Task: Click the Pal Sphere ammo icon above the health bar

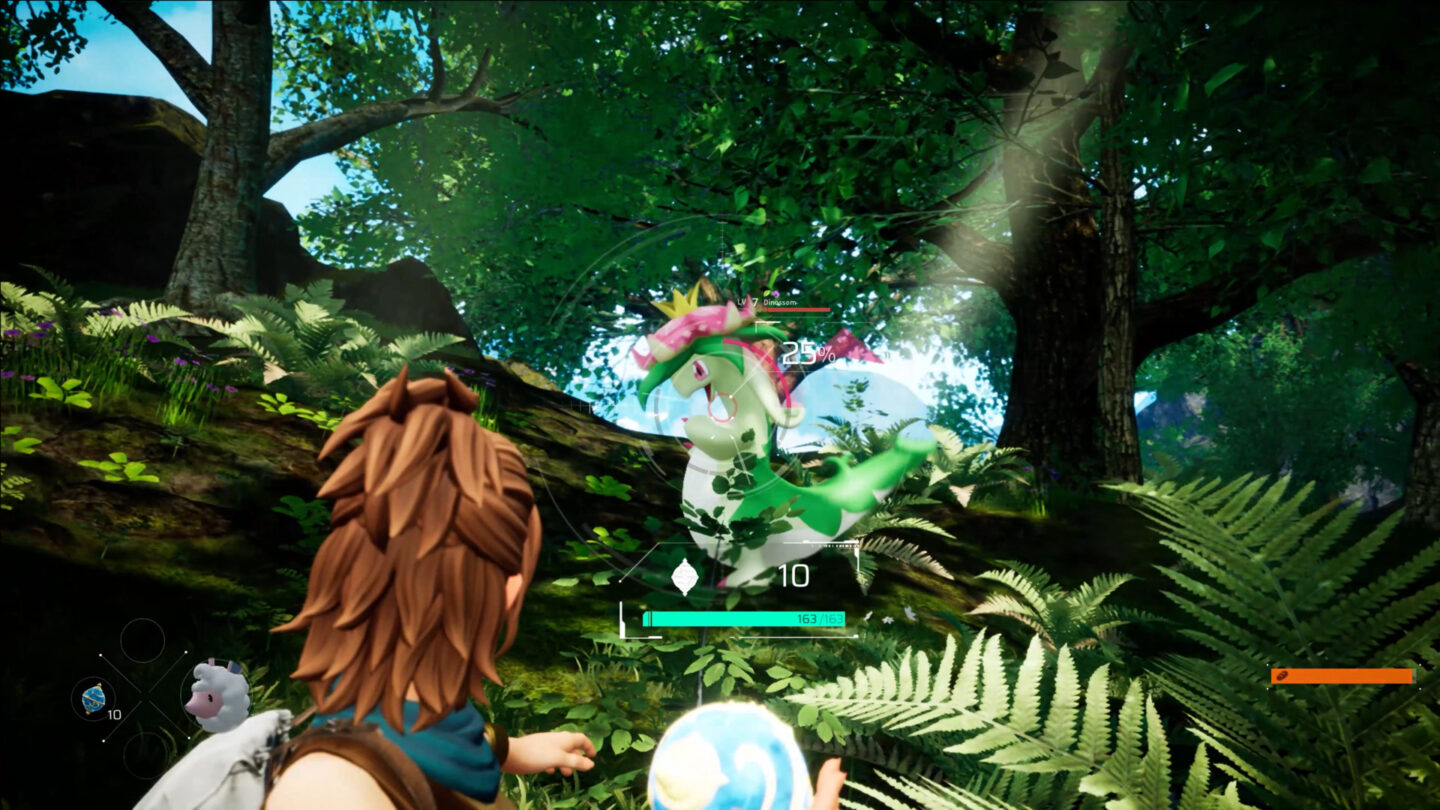Action: [x=686, y=576]
